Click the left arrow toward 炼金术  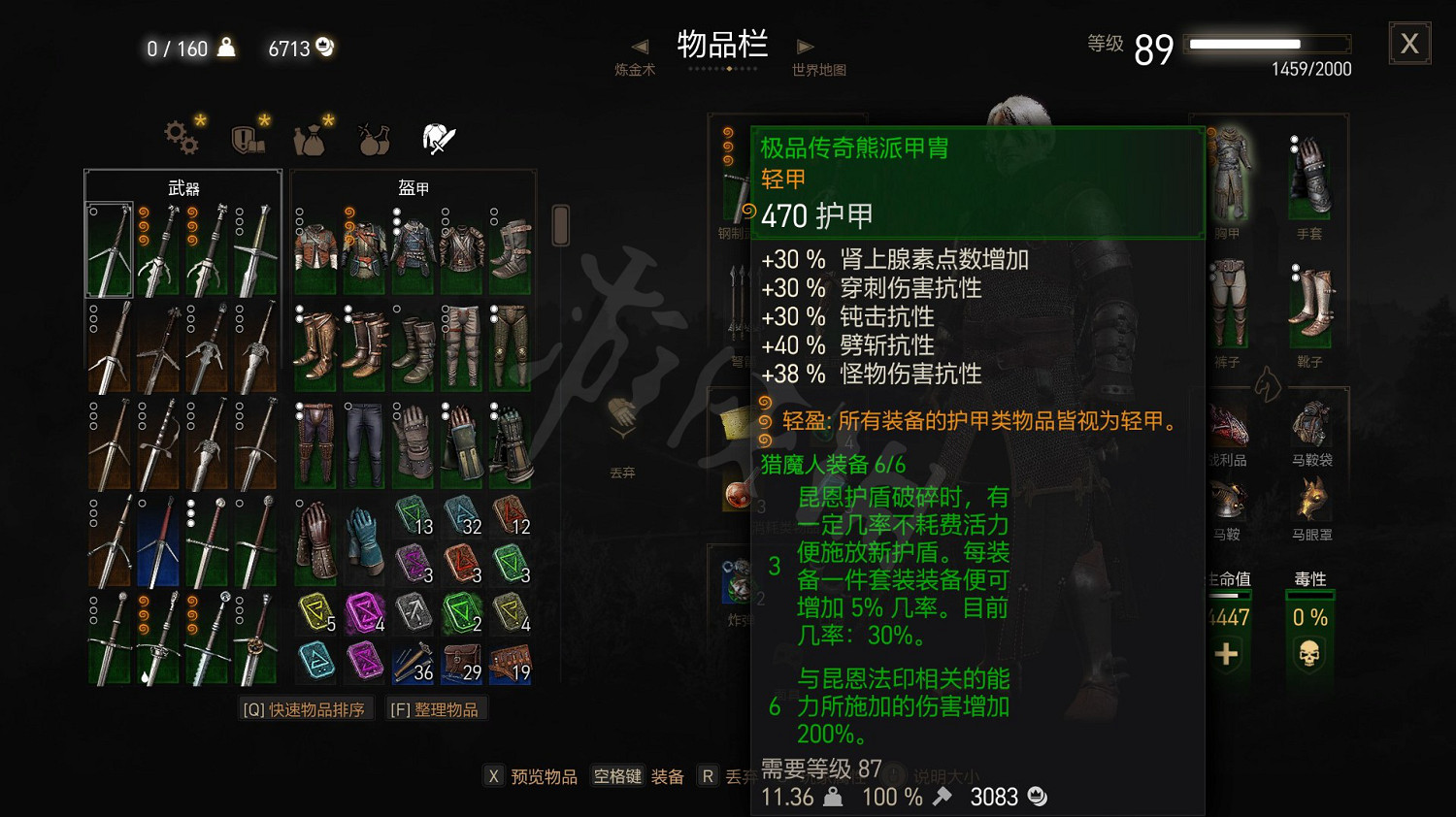(x=640, y=45)
